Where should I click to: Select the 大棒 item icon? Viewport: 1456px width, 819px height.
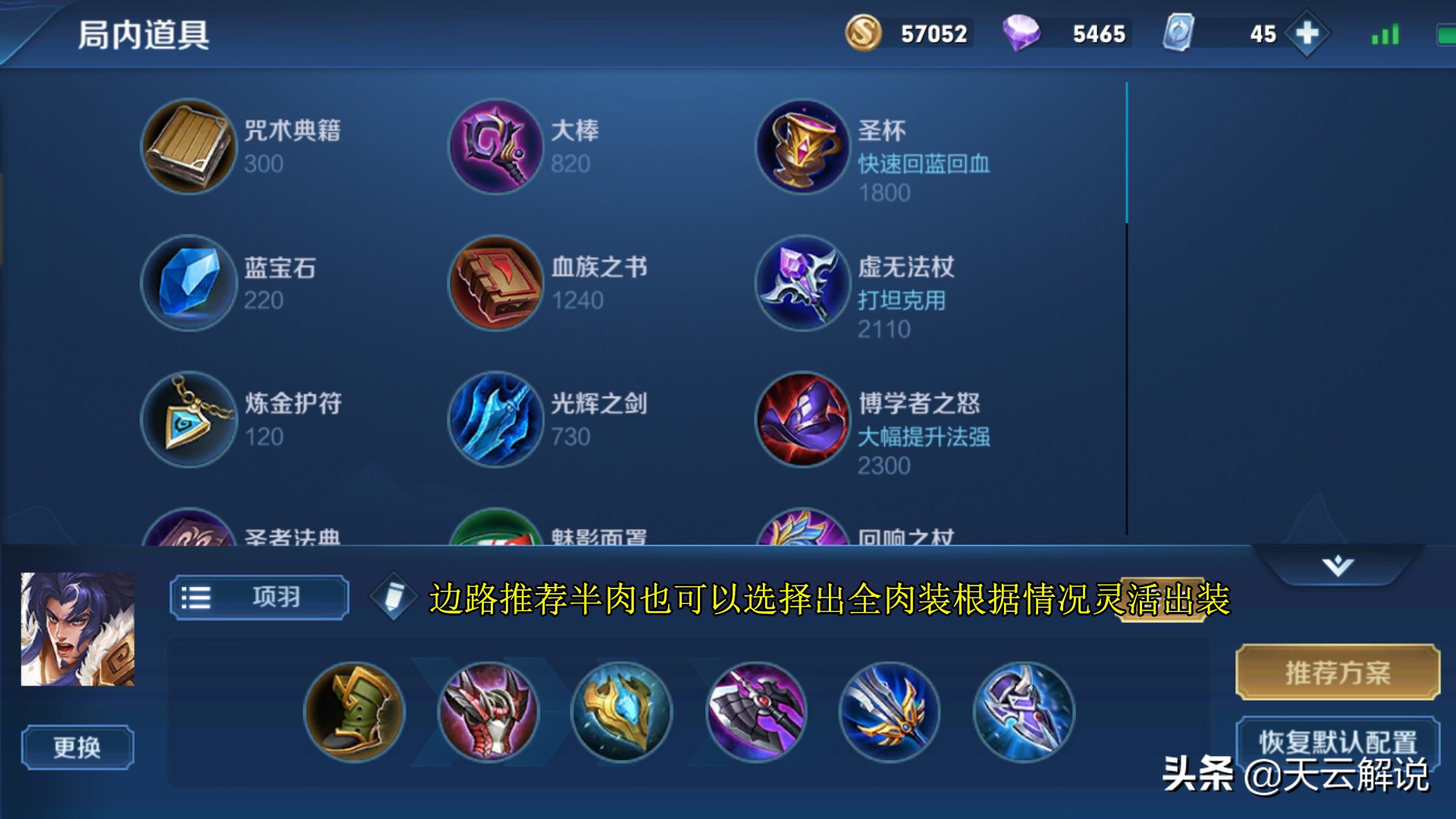point(494,147)
